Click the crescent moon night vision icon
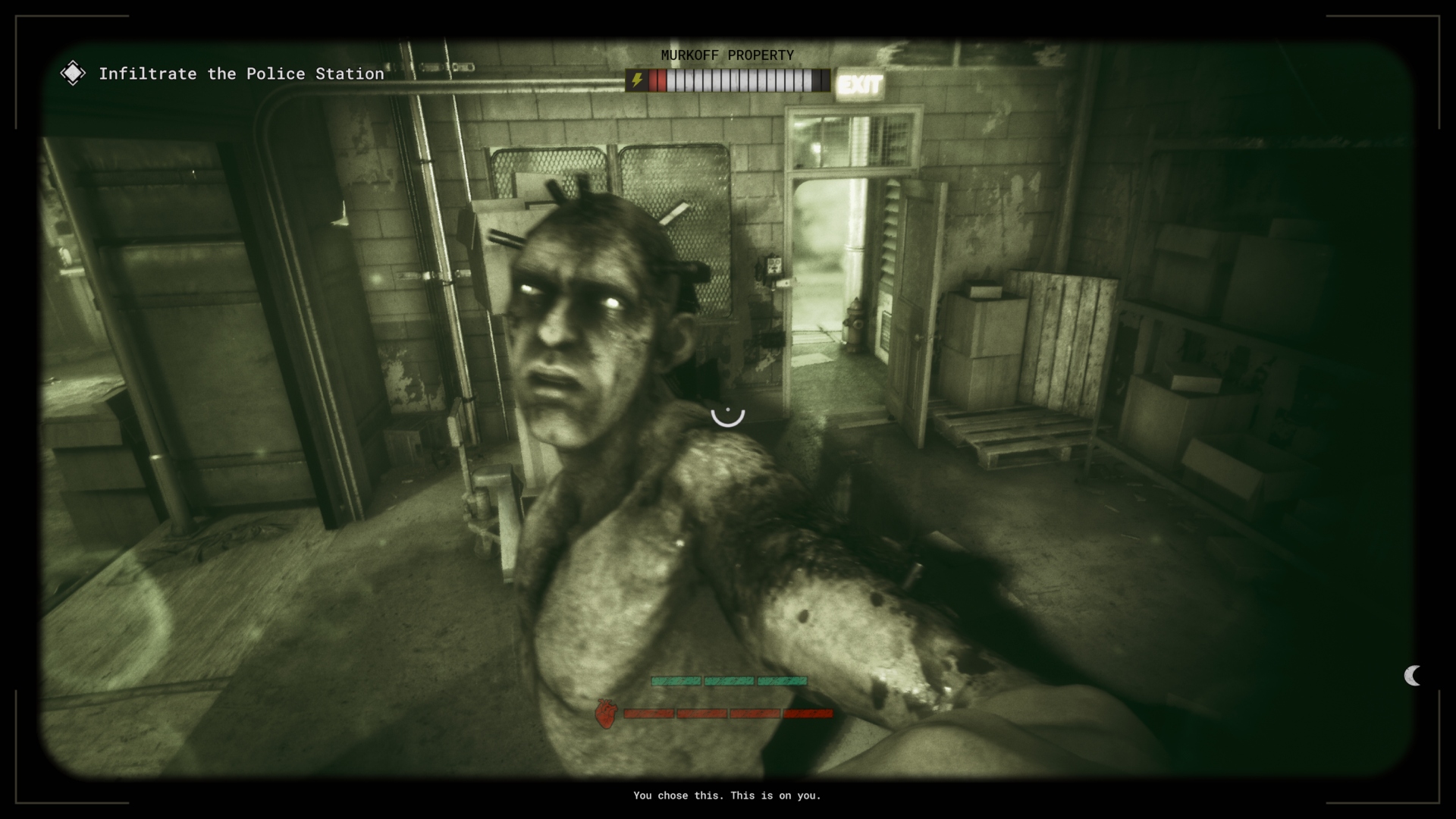Image resolution: width=1456 pixels, height=819 pixels. pos(1412,676)
